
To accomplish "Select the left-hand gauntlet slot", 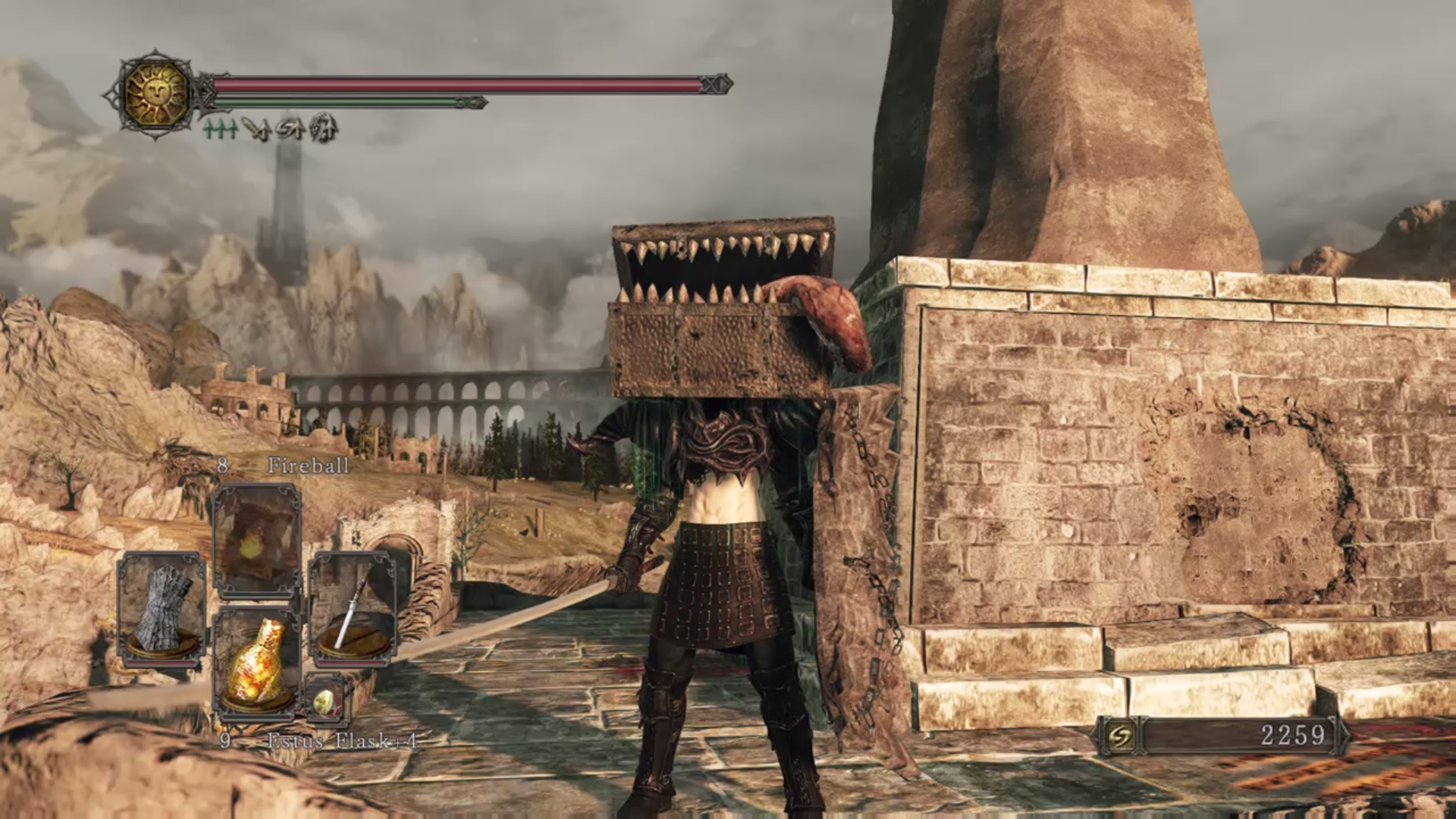I will coord(162,608).
